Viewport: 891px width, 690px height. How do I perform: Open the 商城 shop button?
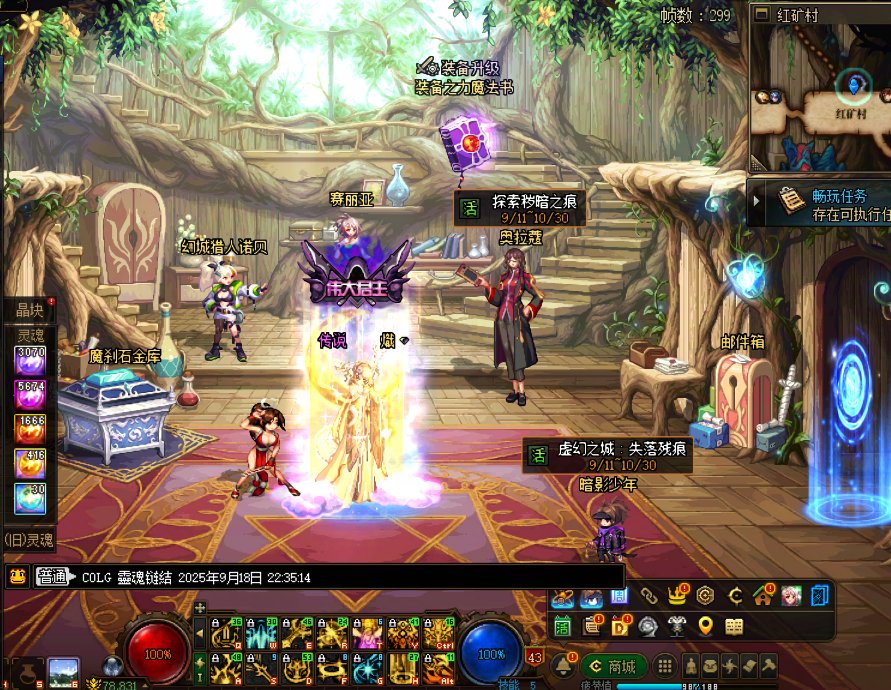pyautogui.click(x=612, y=667)
